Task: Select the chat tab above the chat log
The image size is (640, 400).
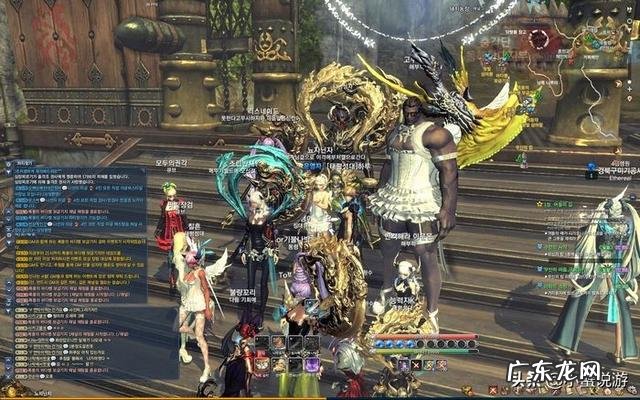Action: click(x=22, y=162)
